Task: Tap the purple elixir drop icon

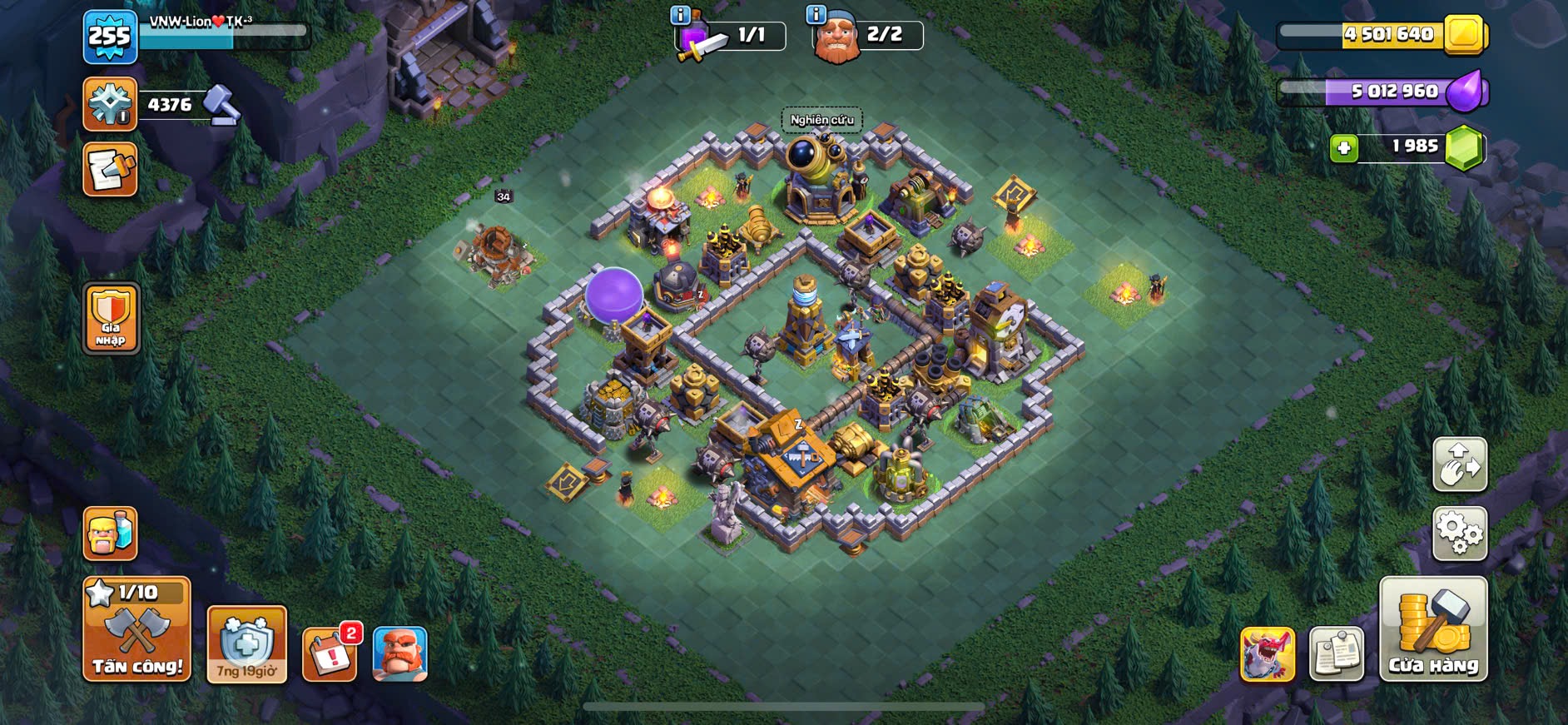Action: click(x=1466, y=91)
